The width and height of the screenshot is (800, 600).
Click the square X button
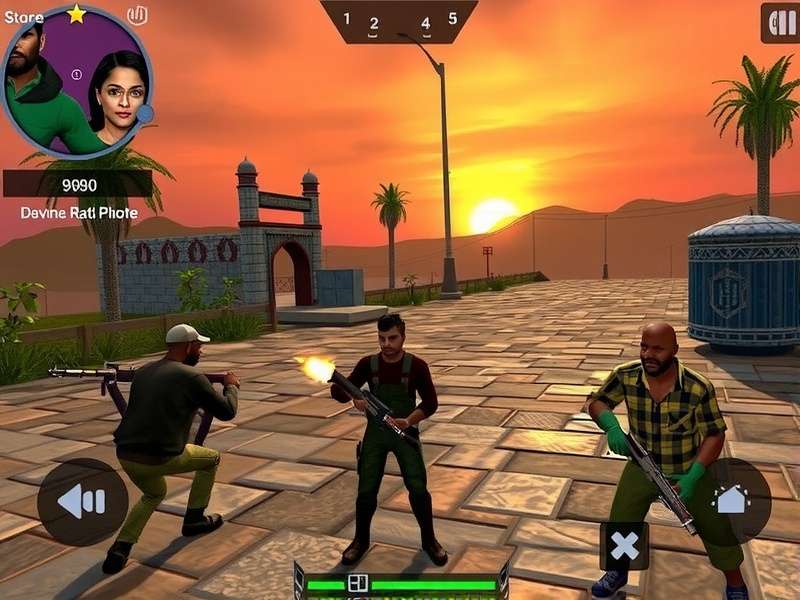(624, 546)
